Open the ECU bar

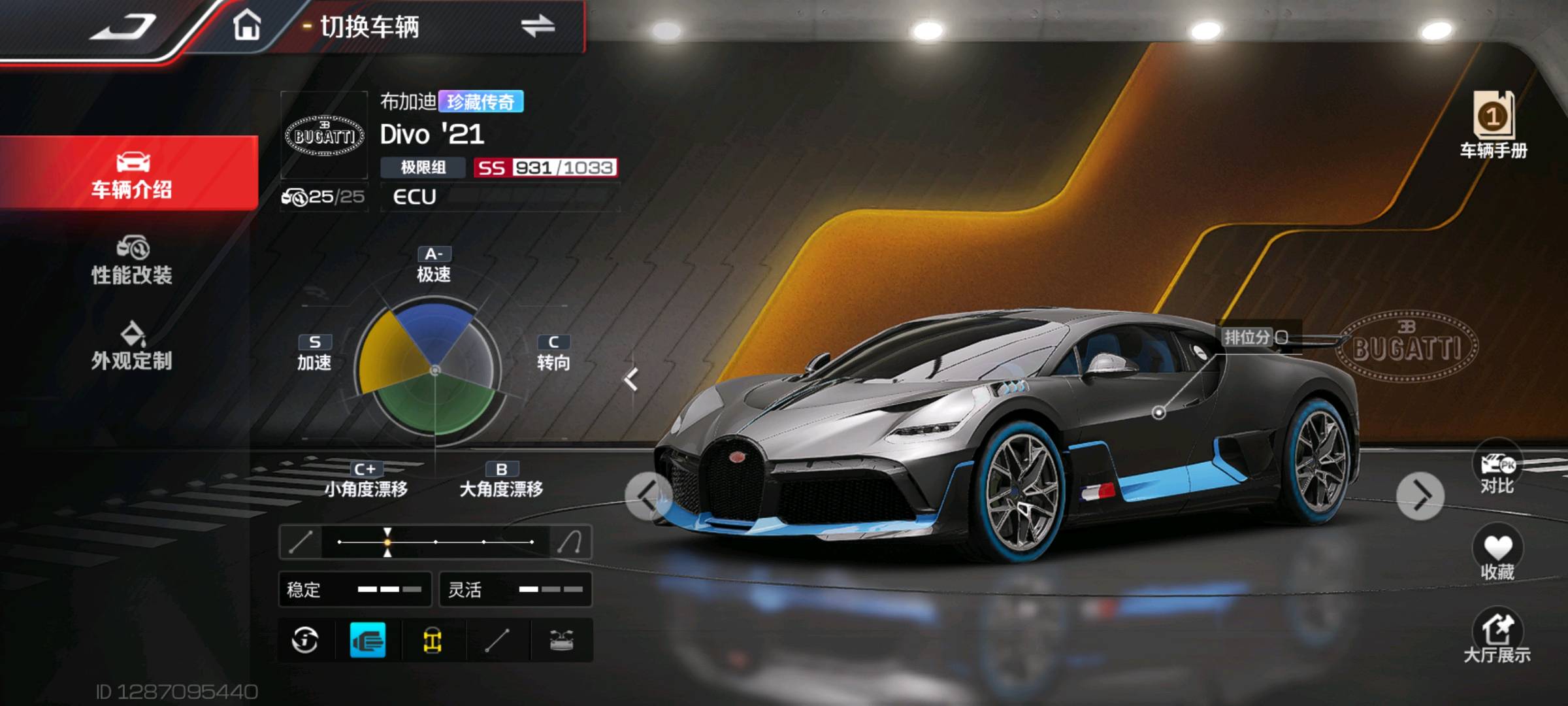tap(500, 197)
